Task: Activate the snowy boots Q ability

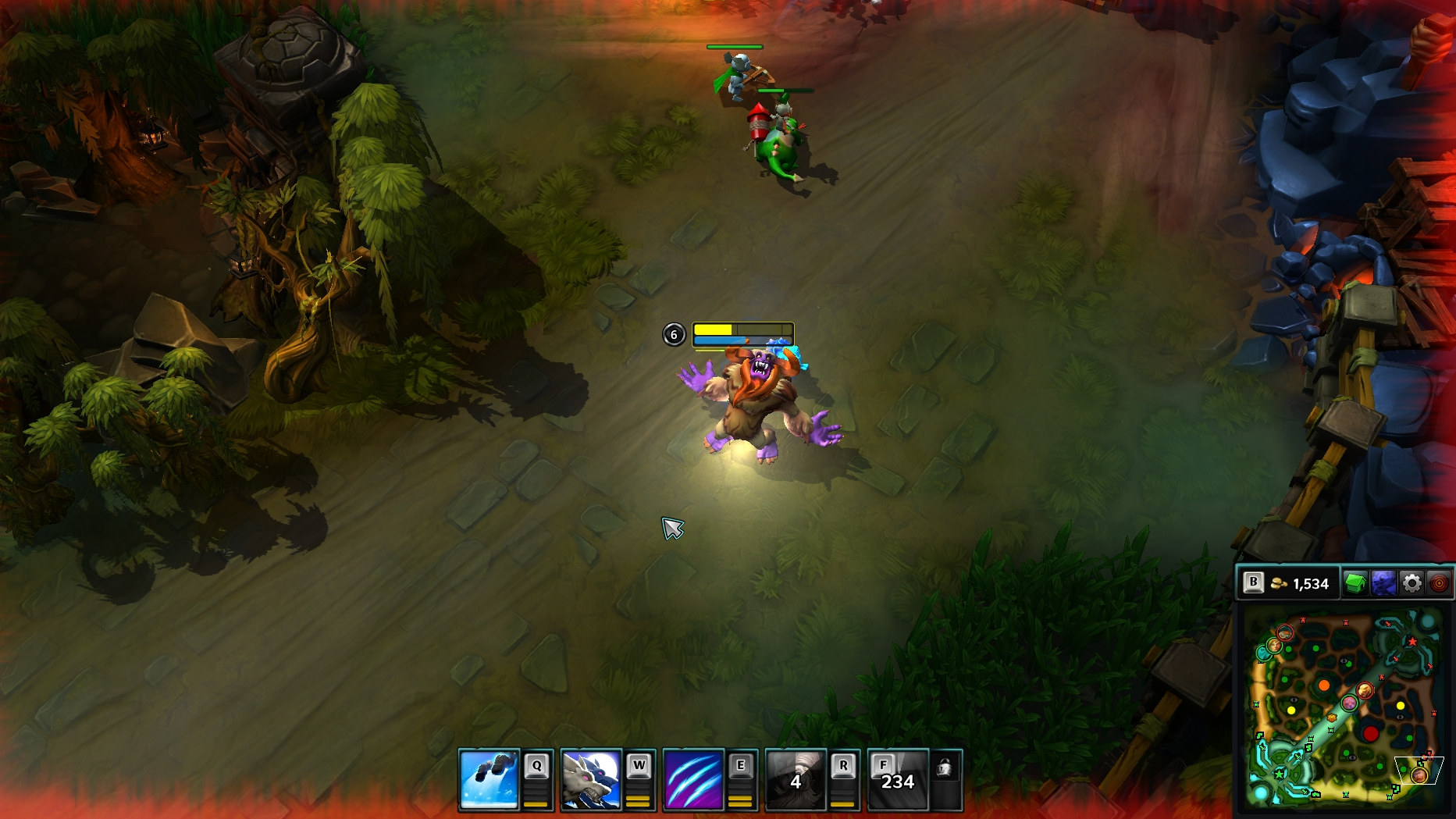Action: pos(489,779)
